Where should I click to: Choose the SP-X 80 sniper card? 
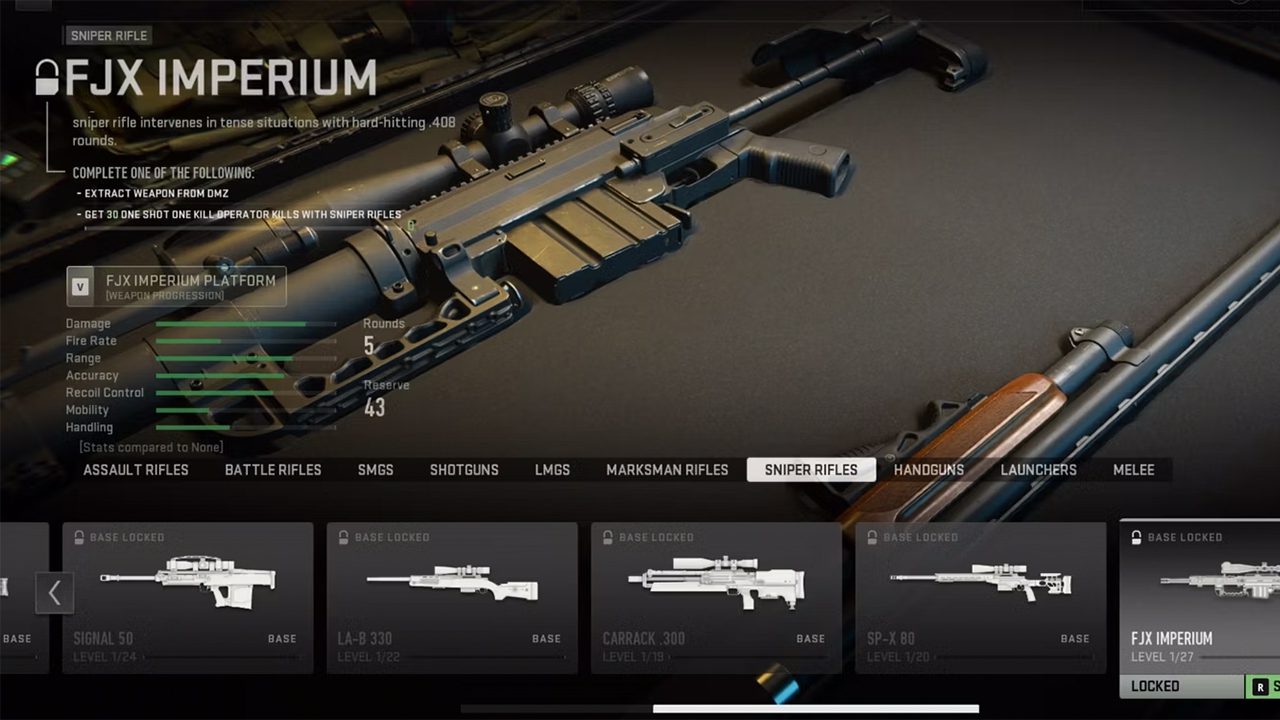[980, 597]
